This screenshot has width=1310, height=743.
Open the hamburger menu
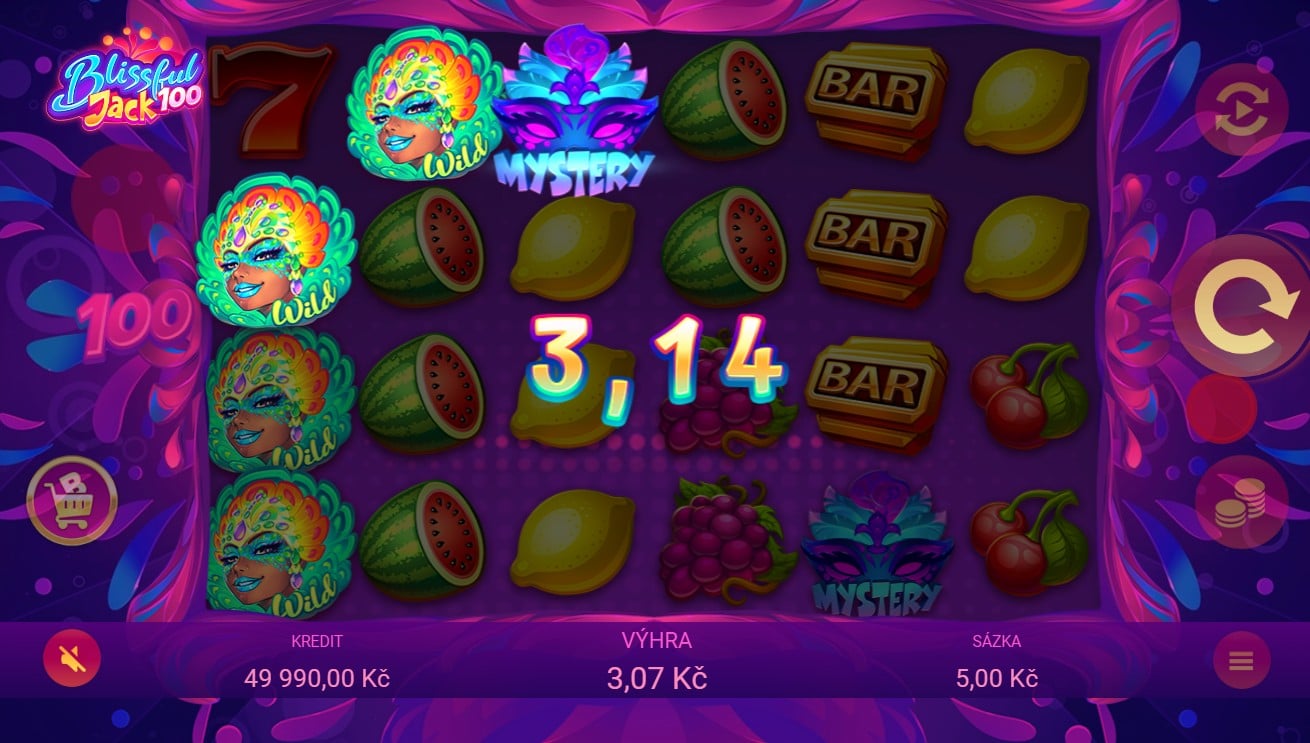point(1241,661)
